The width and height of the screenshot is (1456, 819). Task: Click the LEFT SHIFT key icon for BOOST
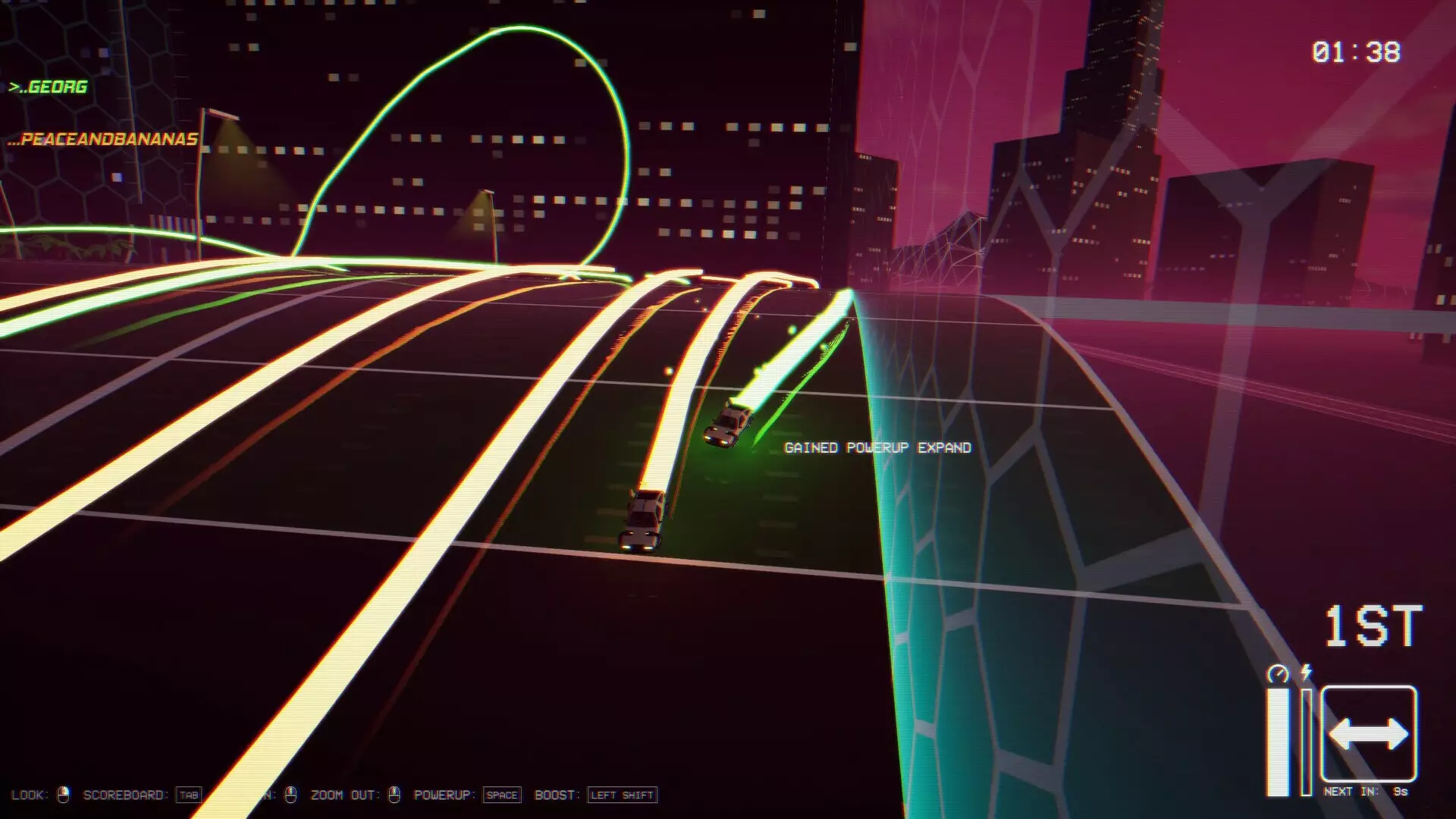(622, 795)
